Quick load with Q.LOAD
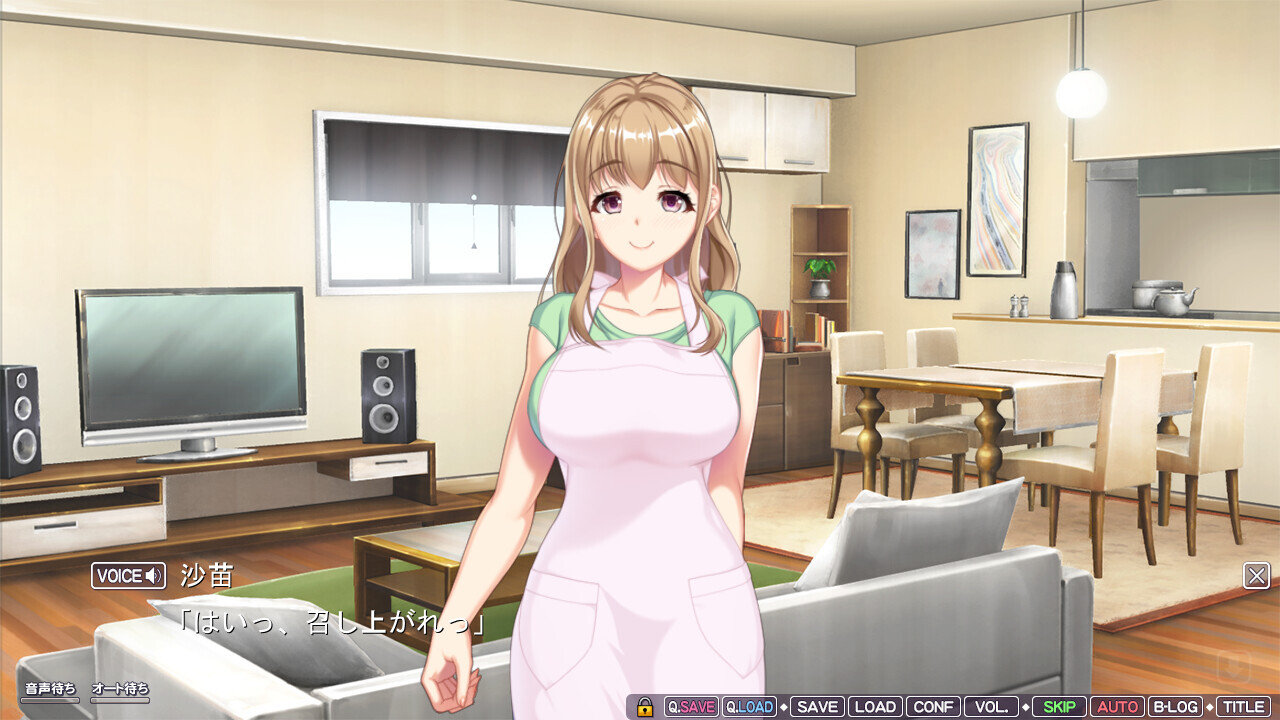The width and height of the screenshot is (1280, 720). click(x=749, y=707)
